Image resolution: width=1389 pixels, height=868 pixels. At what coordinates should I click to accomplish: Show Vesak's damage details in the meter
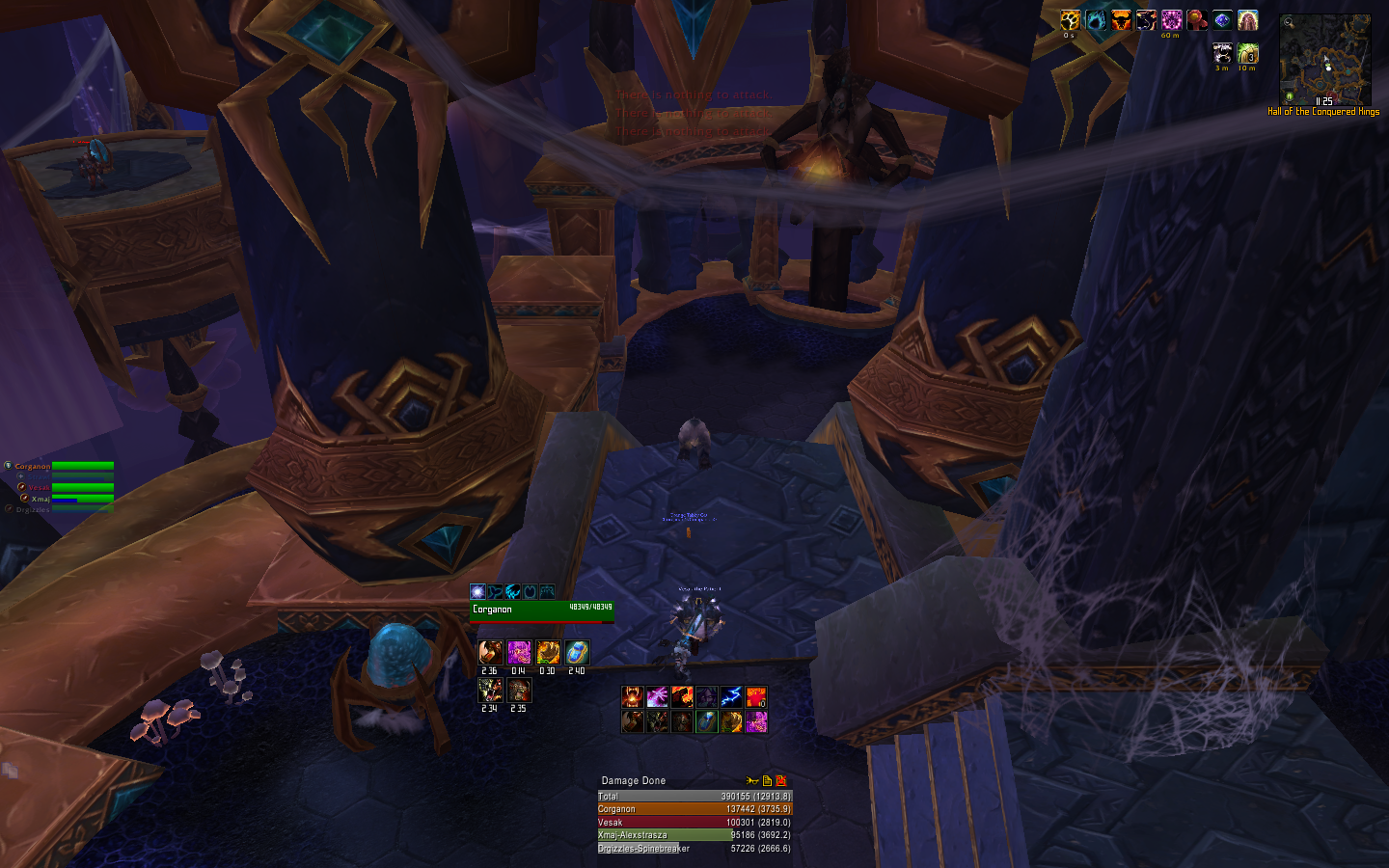tap(694, 823)
